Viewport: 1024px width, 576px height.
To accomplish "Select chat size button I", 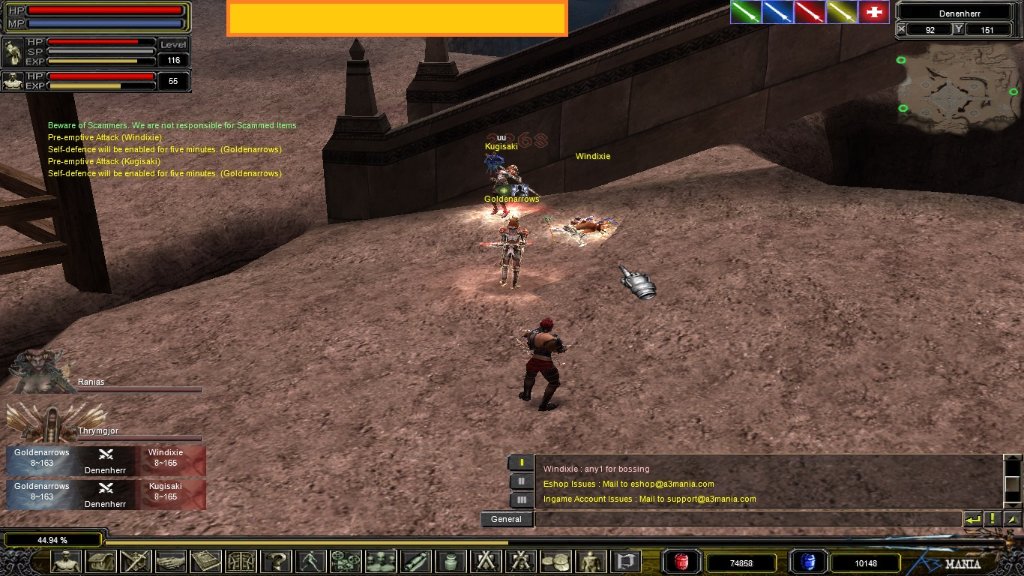I will (521, 463).
